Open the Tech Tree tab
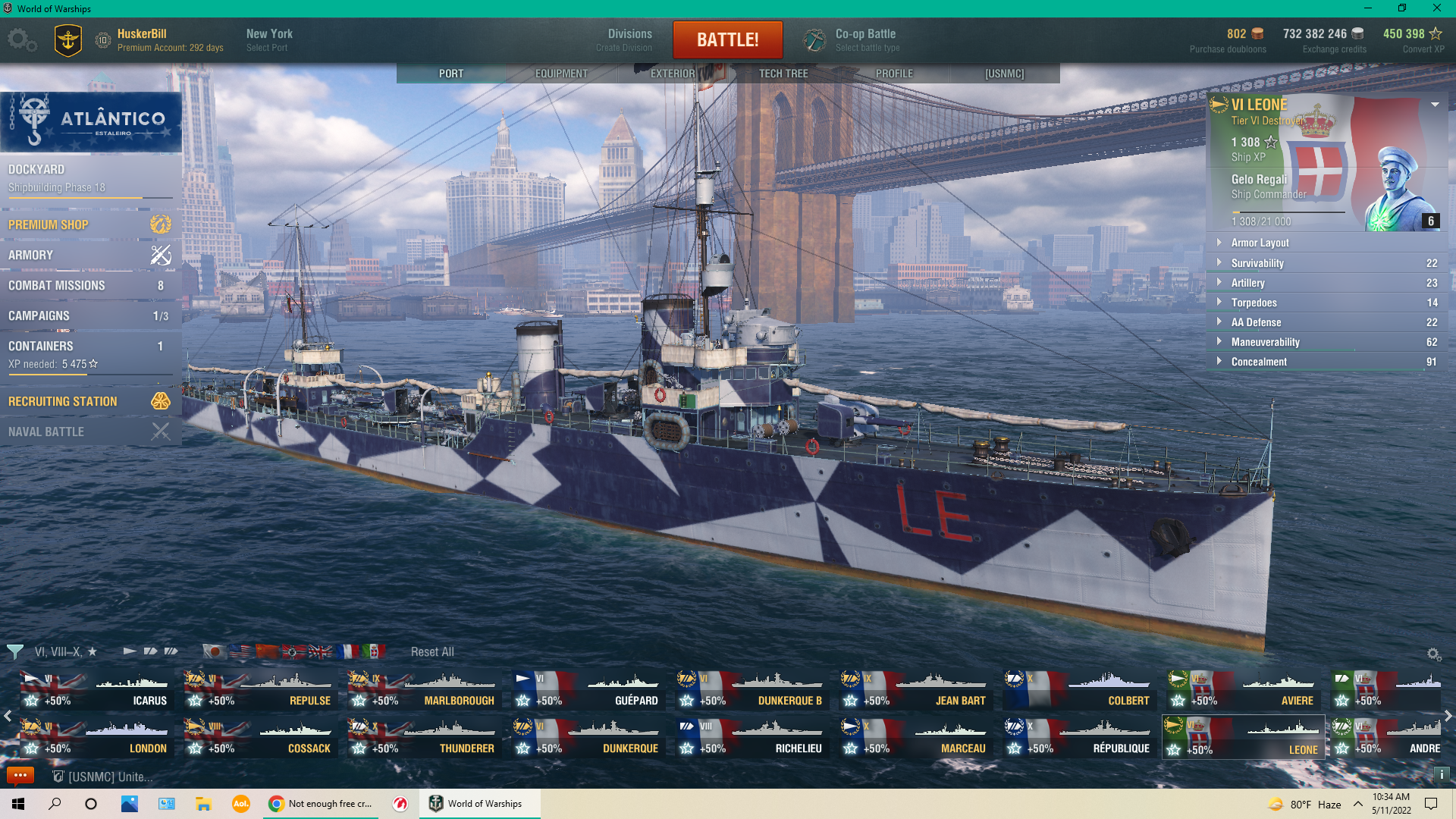The height and width of the screenshot is (819, 1456). click(x=783, y=74)
